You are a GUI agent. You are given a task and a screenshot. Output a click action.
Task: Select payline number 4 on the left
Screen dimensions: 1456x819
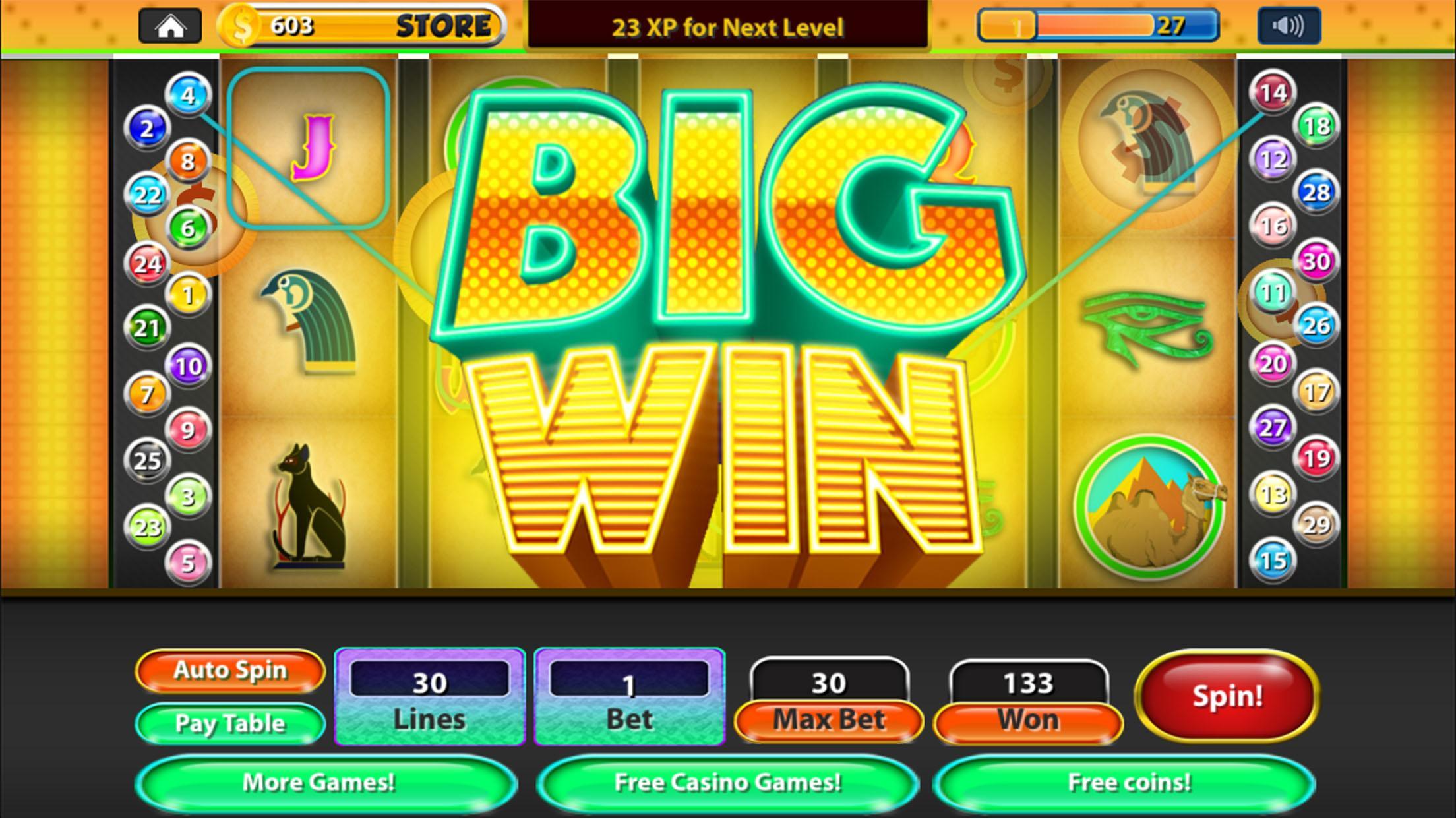click(188, 96)
